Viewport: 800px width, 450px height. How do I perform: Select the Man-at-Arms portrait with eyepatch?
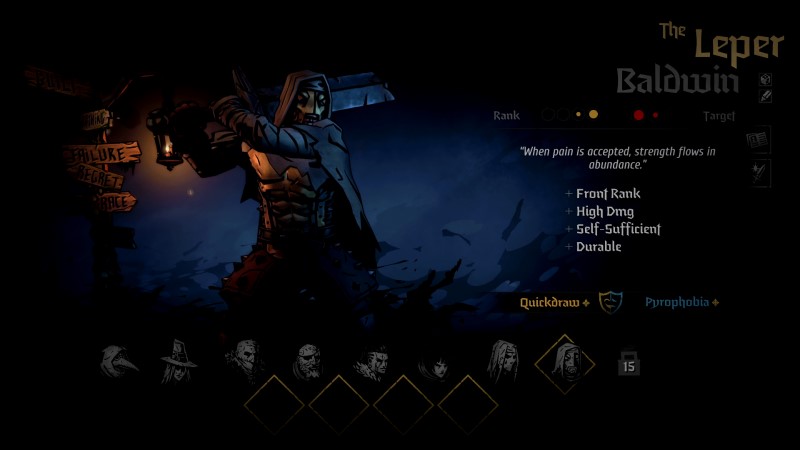tap(308, 361)
